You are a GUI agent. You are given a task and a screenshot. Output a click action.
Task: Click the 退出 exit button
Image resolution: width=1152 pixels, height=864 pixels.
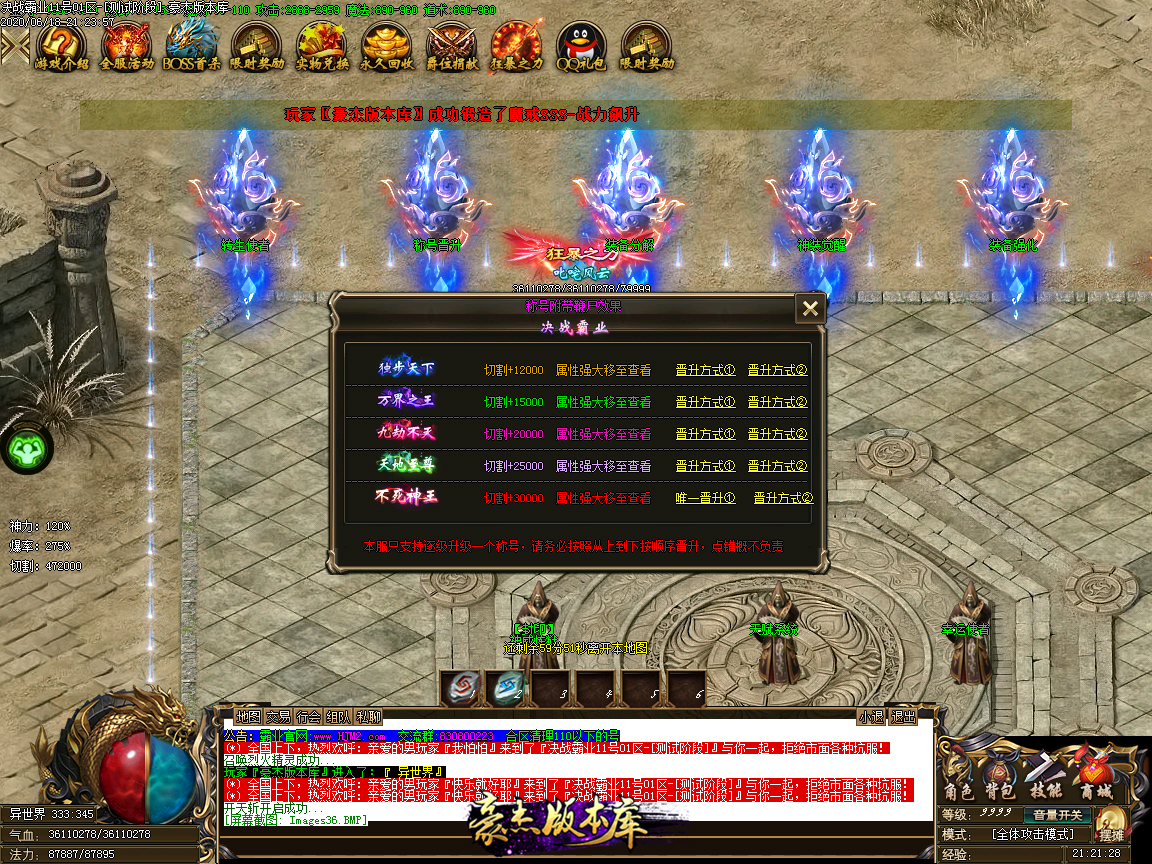[903, 717]
